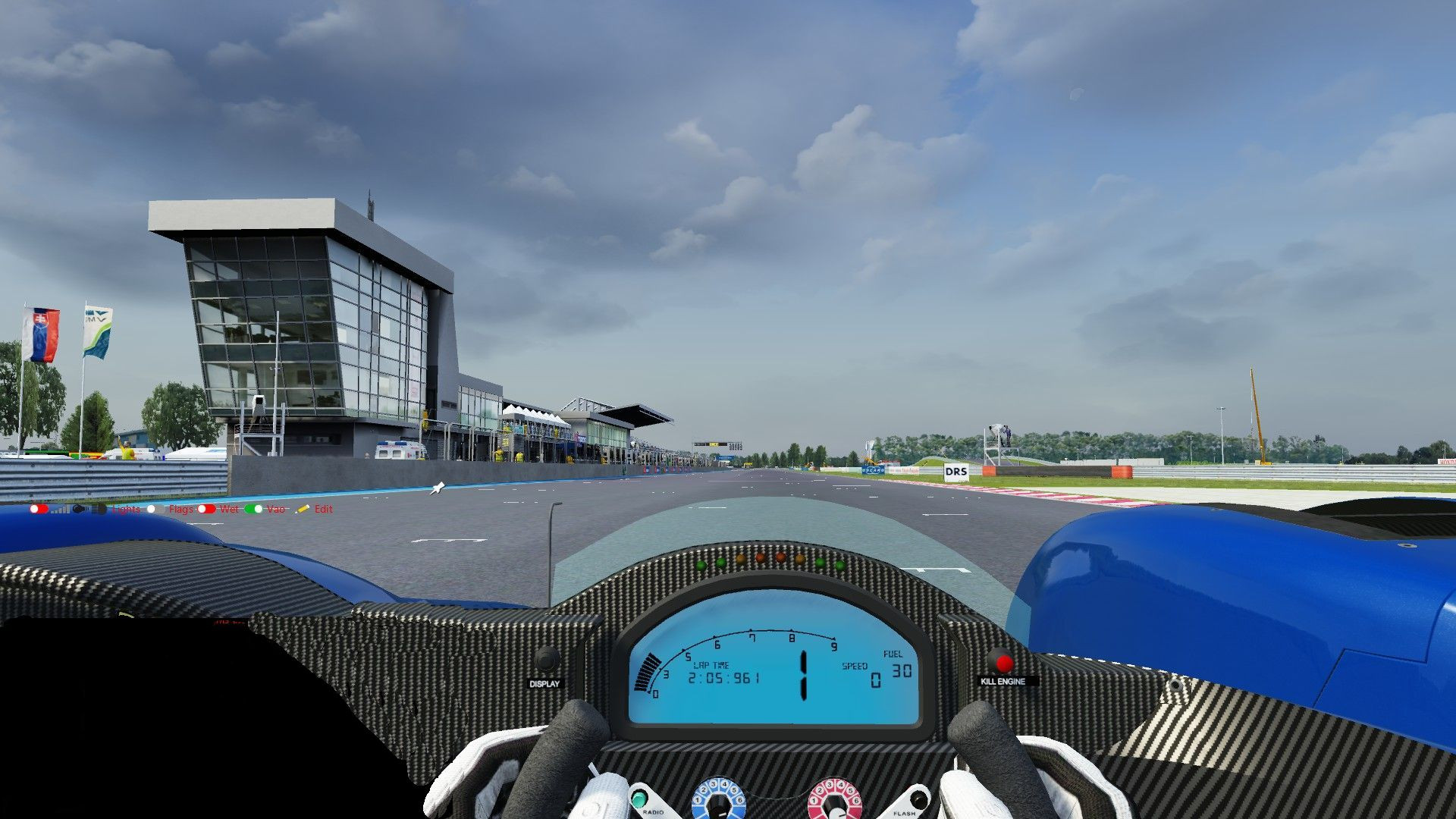Click the headlight icon left of Lights
Viewport: 1456px width, 819px height.
[x=99, y=510]
